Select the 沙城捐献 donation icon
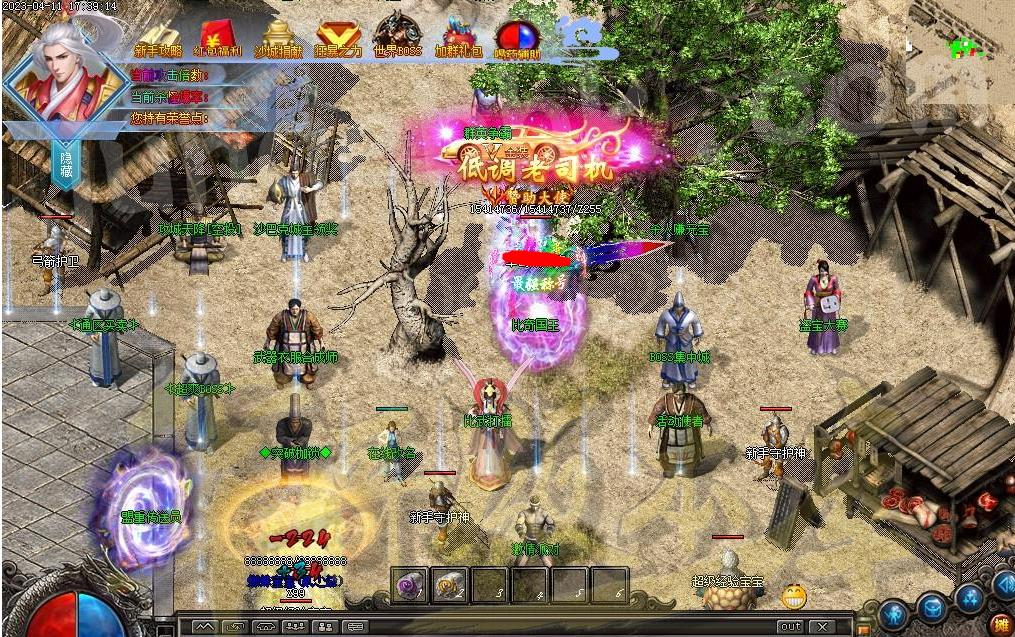 click(279, 37)
